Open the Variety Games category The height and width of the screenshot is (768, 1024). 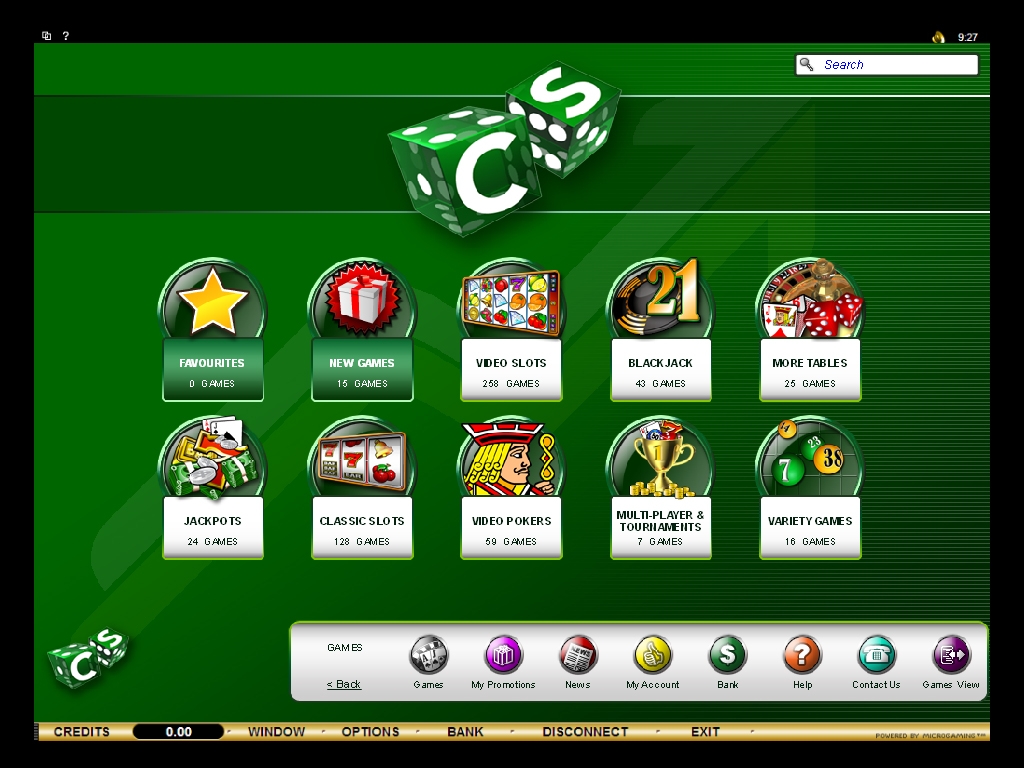pos(809,526)
